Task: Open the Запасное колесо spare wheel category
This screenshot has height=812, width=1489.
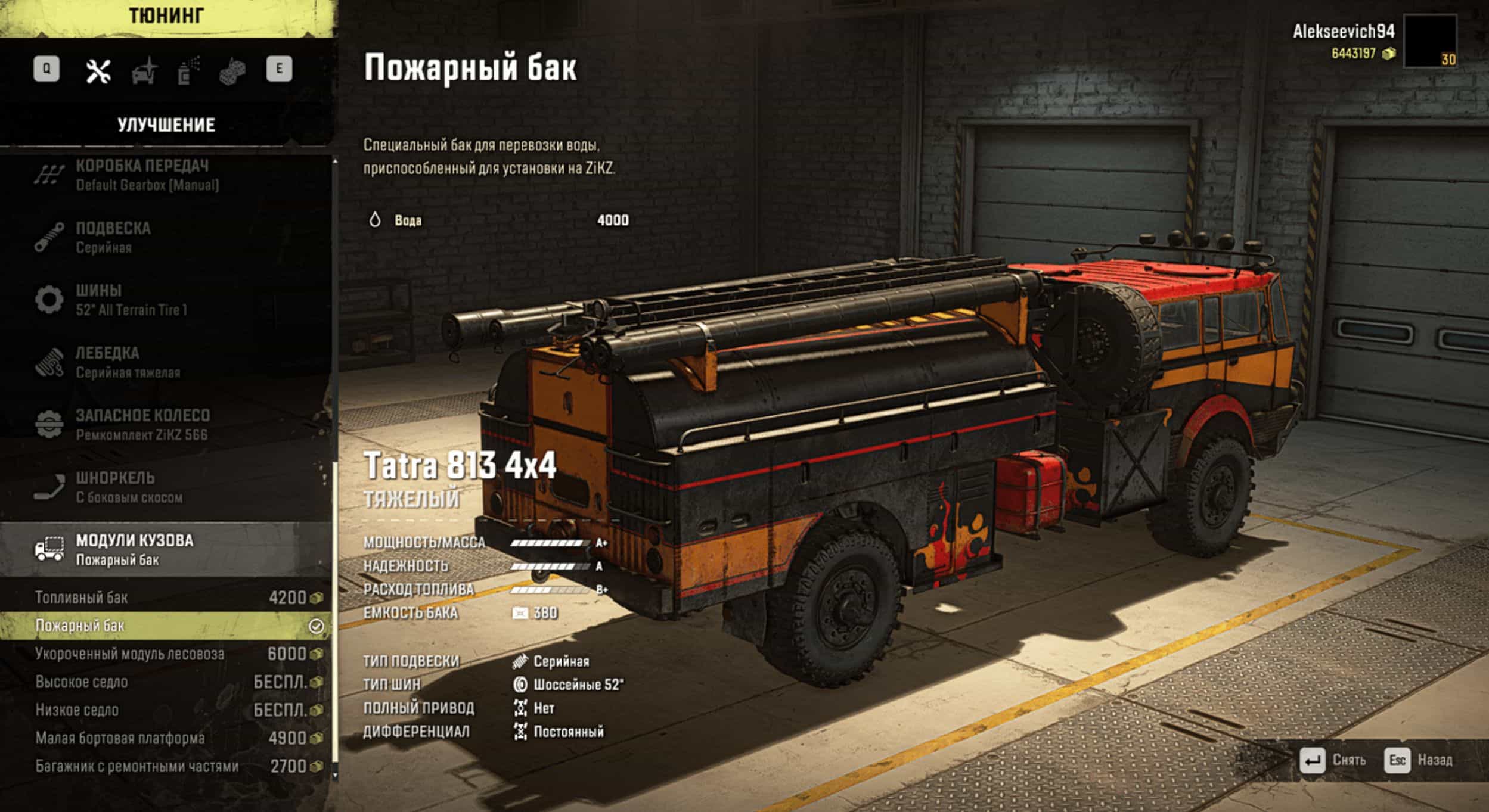Action: (142, 425)
